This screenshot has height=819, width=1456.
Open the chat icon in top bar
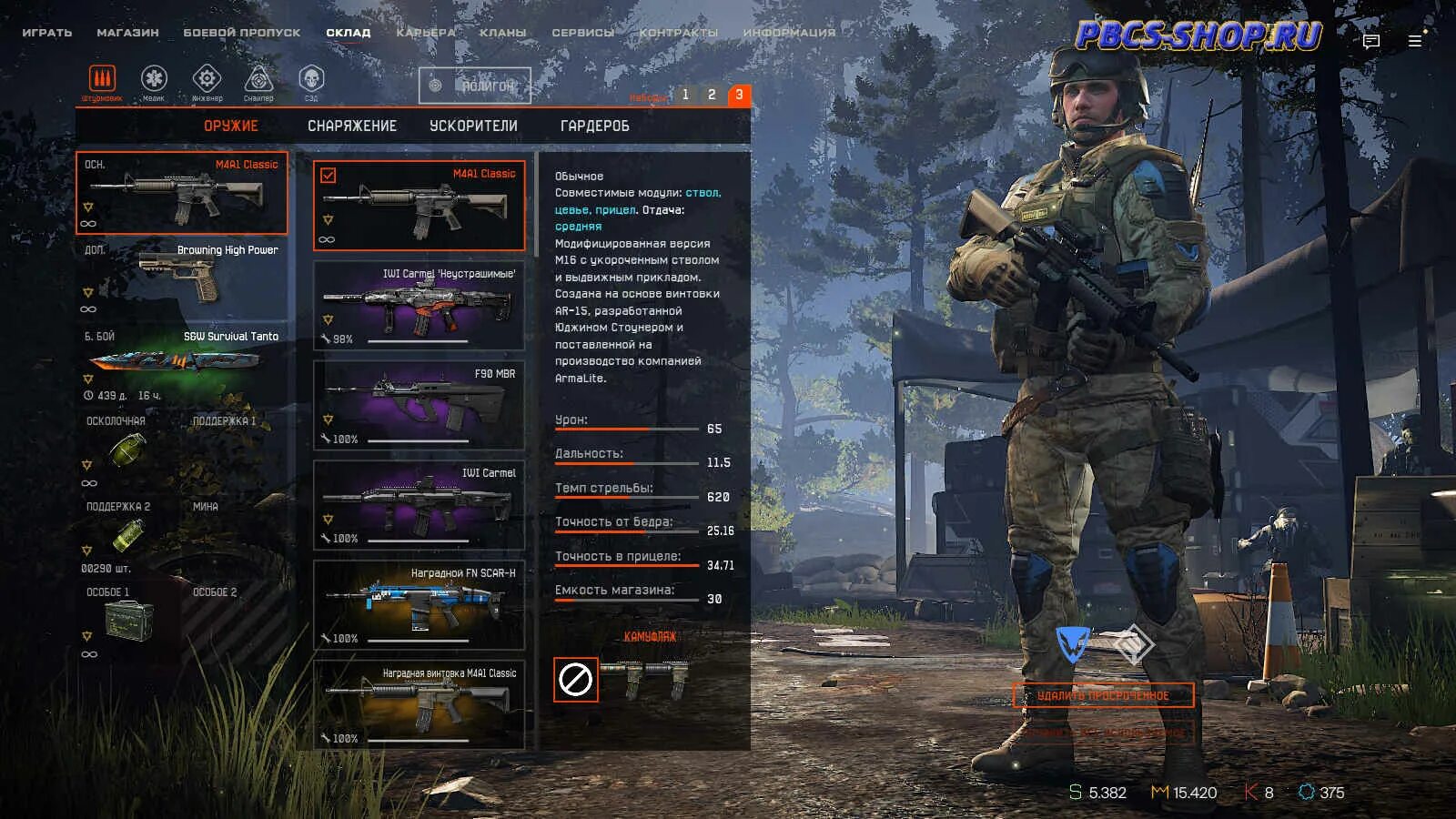point(1371,41)
